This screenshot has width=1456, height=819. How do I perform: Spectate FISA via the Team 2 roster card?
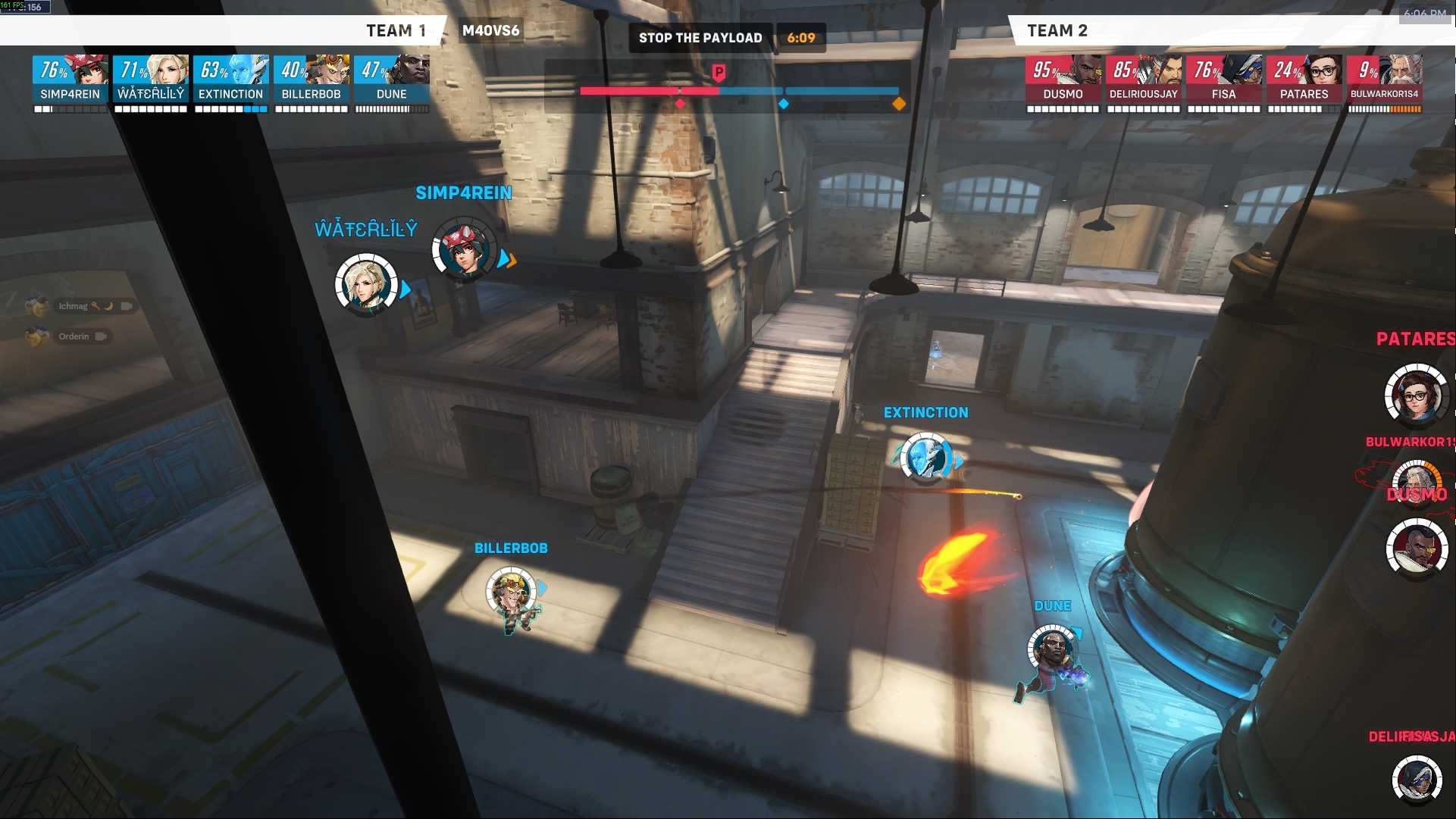1223,79
